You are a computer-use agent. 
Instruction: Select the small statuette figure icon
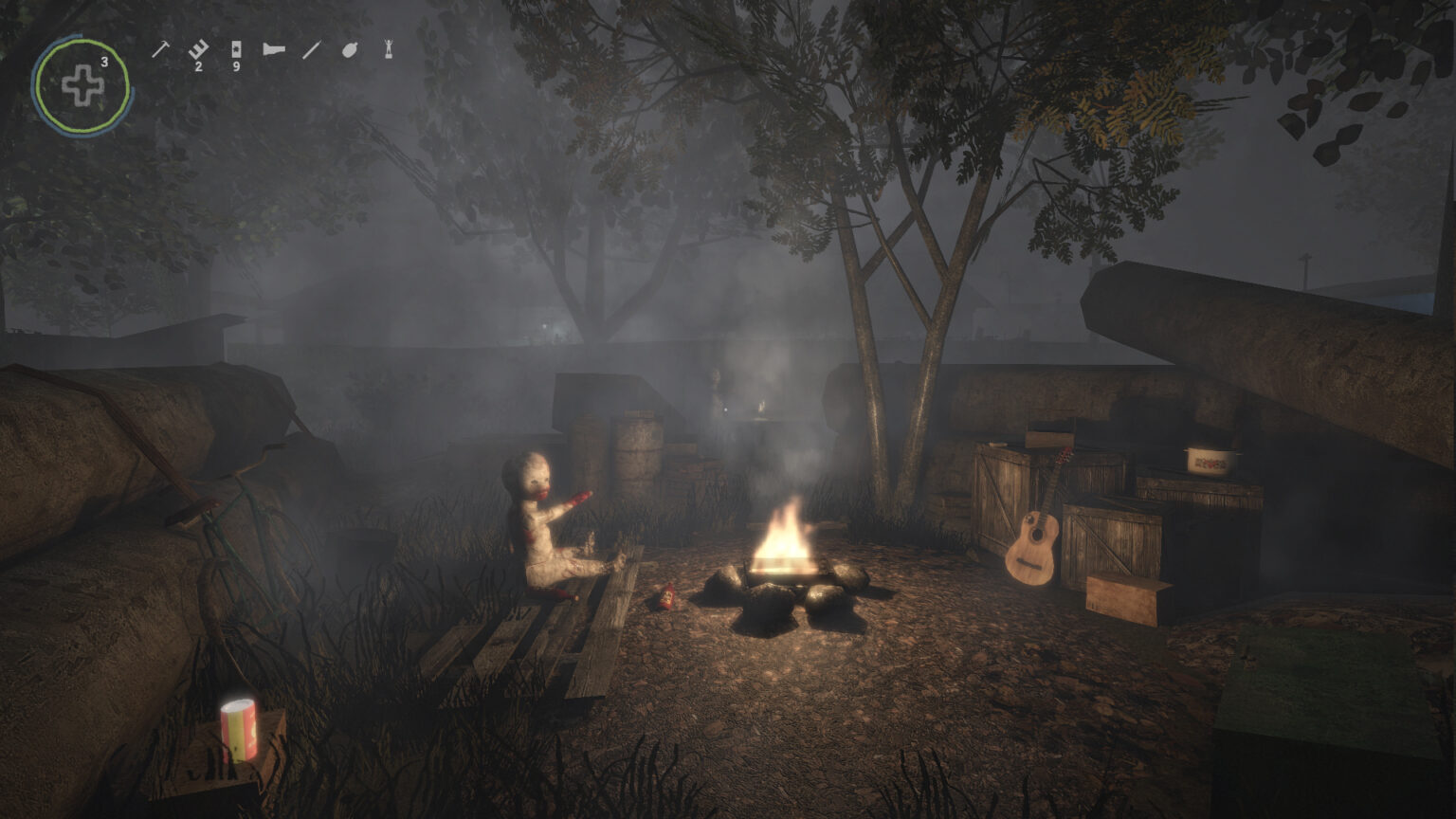pyautogui.click(x=389, y=49)
